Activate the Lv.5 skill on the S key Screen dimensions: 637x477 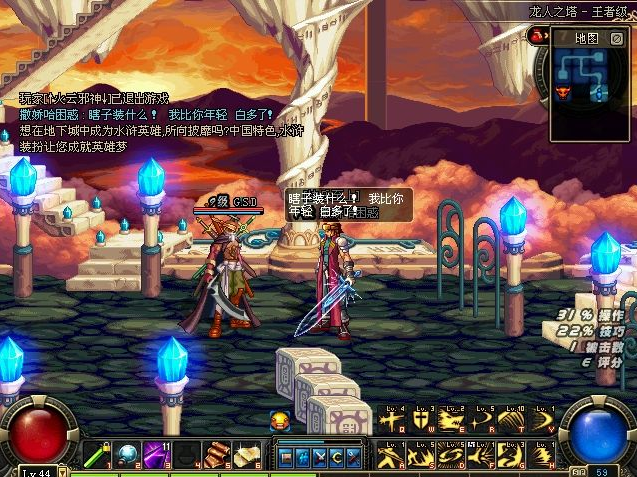420,455
